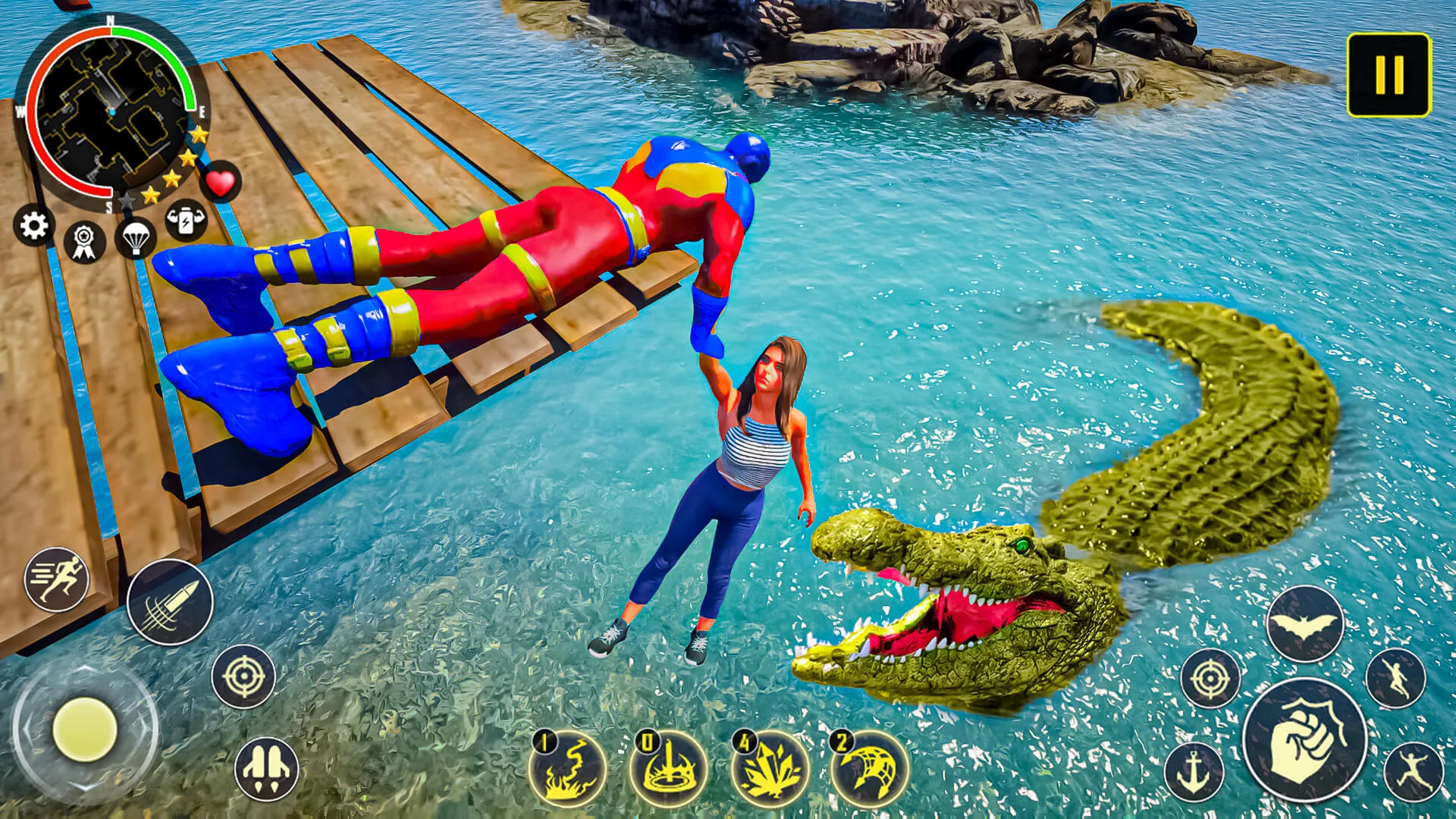1456x819 pixels.
Task: Open the Settings gear menu
Action: [32, 225]
